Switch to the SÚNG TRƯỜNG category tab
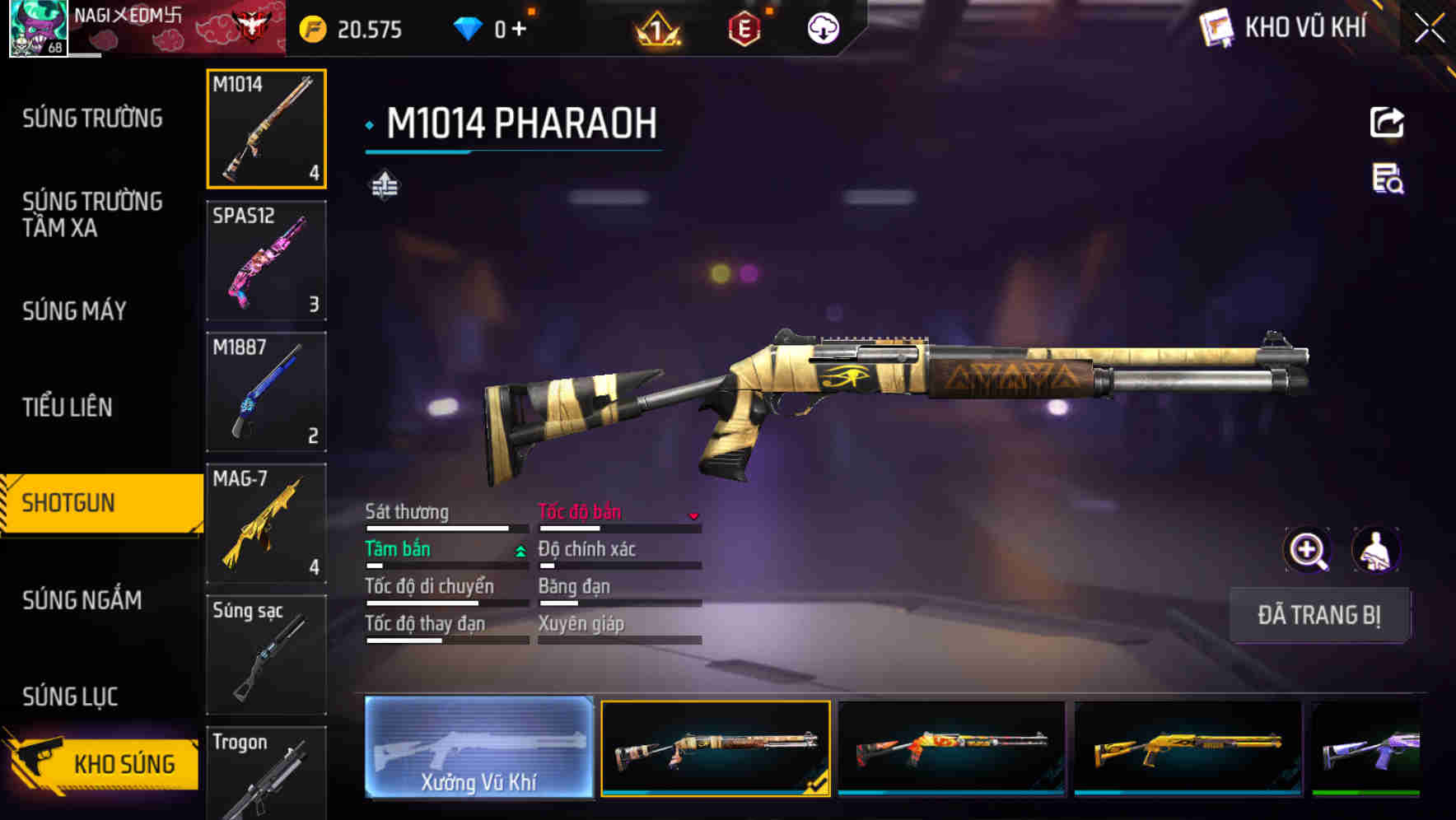This screenshot has width=1456, height=820. (x=91, y=118)
